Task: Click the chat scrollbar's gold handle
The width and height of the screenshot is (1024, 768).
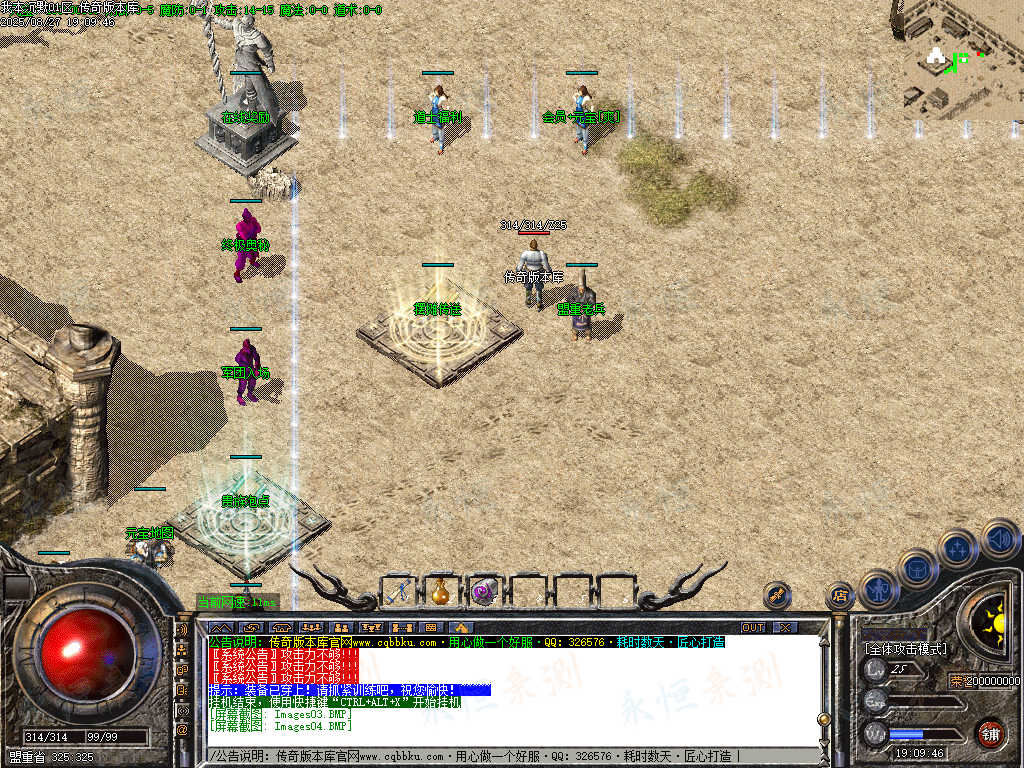Action: pyautogui.click(x=823, y=719)
